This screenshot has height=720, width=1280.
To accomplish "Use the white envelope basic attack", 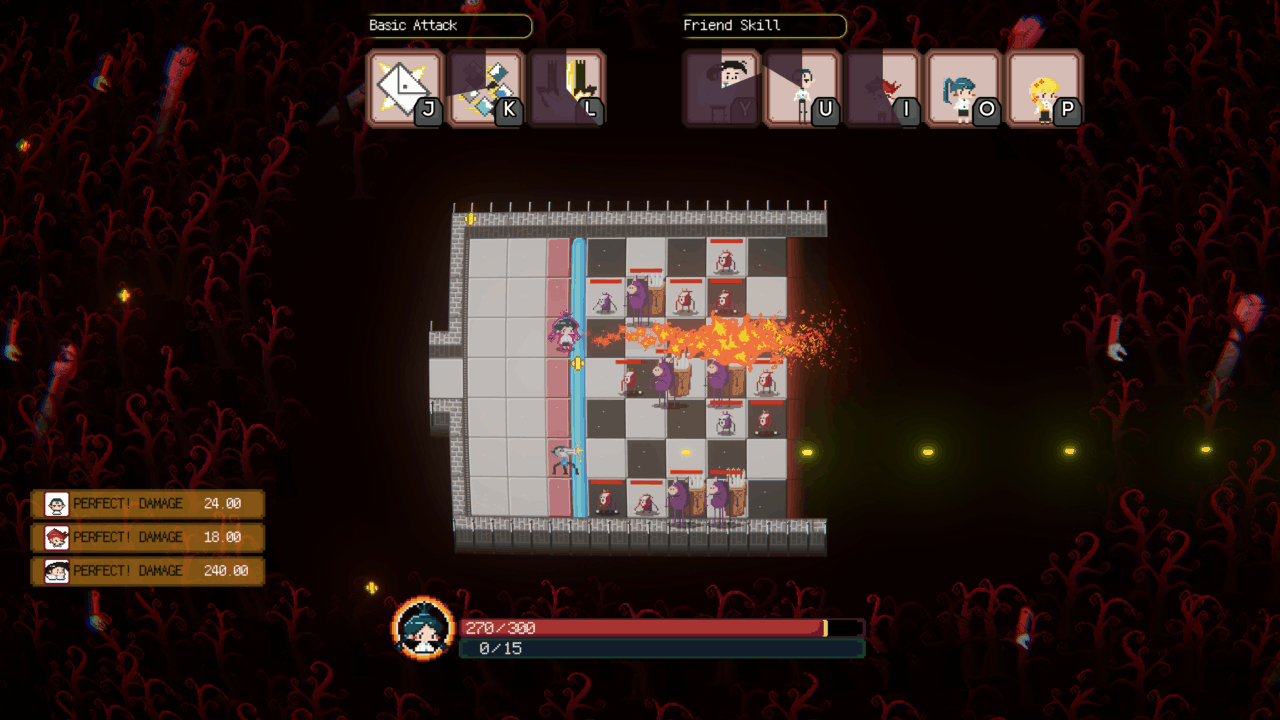I will 405,88.
